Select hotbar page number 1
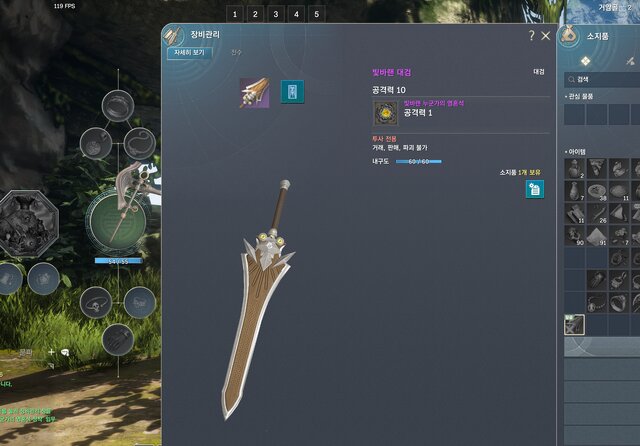 (234, 14)
